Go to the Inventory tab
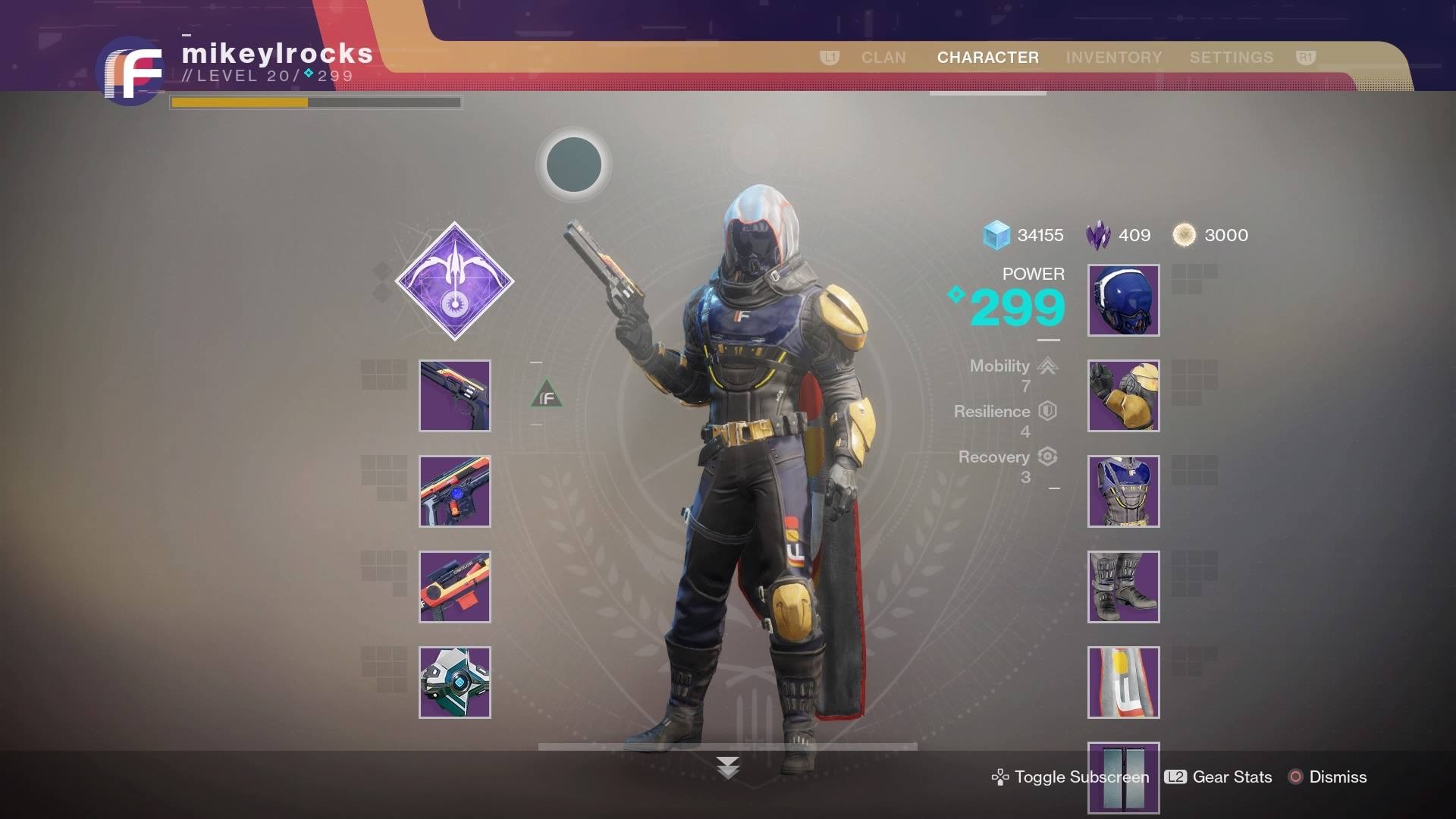This screenshot has width=1456, height=819. click(x=1113, y=58)
